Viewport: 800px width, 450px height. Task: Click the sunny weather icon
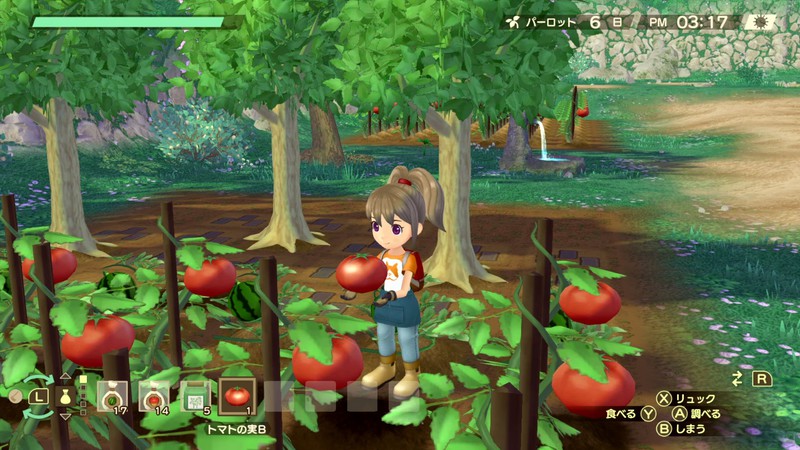(x=759, y=21)
